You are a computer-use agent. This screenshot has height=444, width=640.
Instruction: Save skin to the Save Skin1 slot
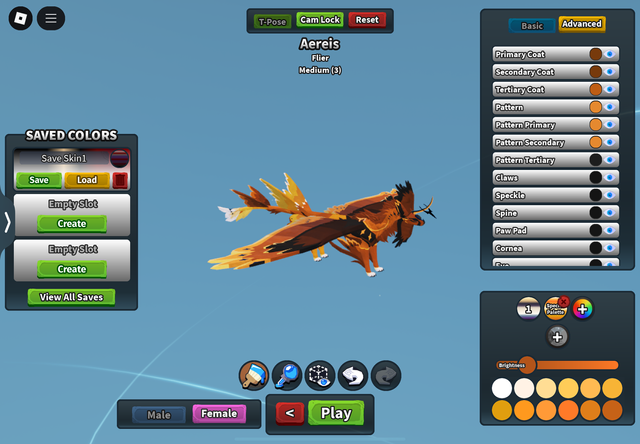tap(39, 180)
